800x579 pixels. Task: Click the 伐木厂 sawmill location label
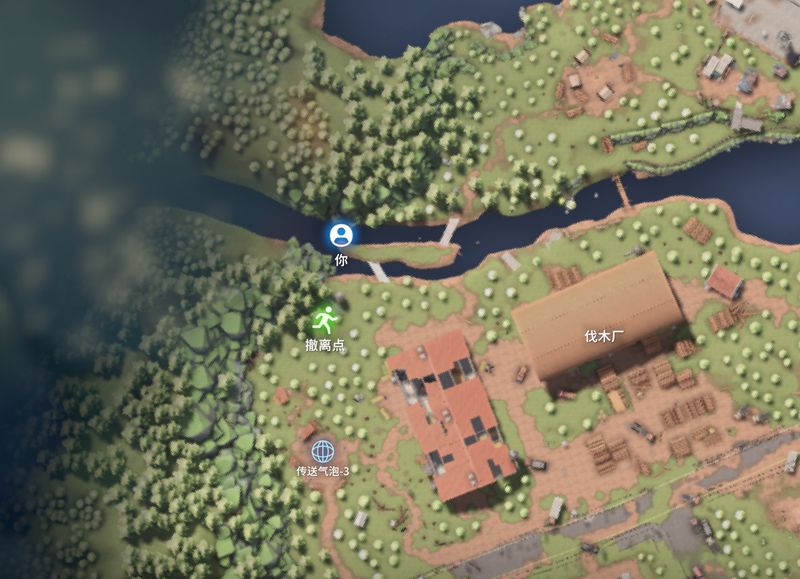pyautogui.click(x=604, y=336)
